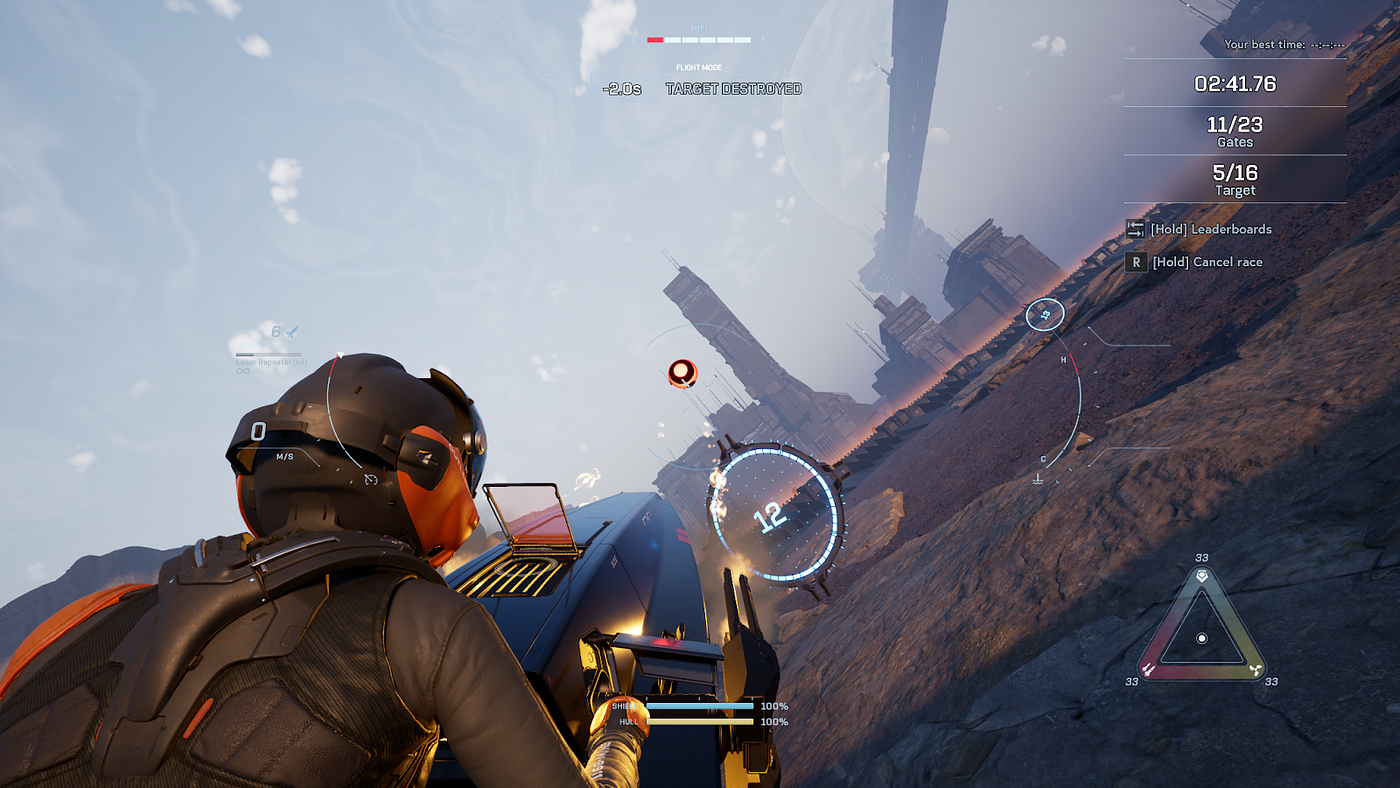1400x788 pixels.
Task: Select the weapons icon atop the power triangle
Action: pyautogui.click(x=1202, y=575)
